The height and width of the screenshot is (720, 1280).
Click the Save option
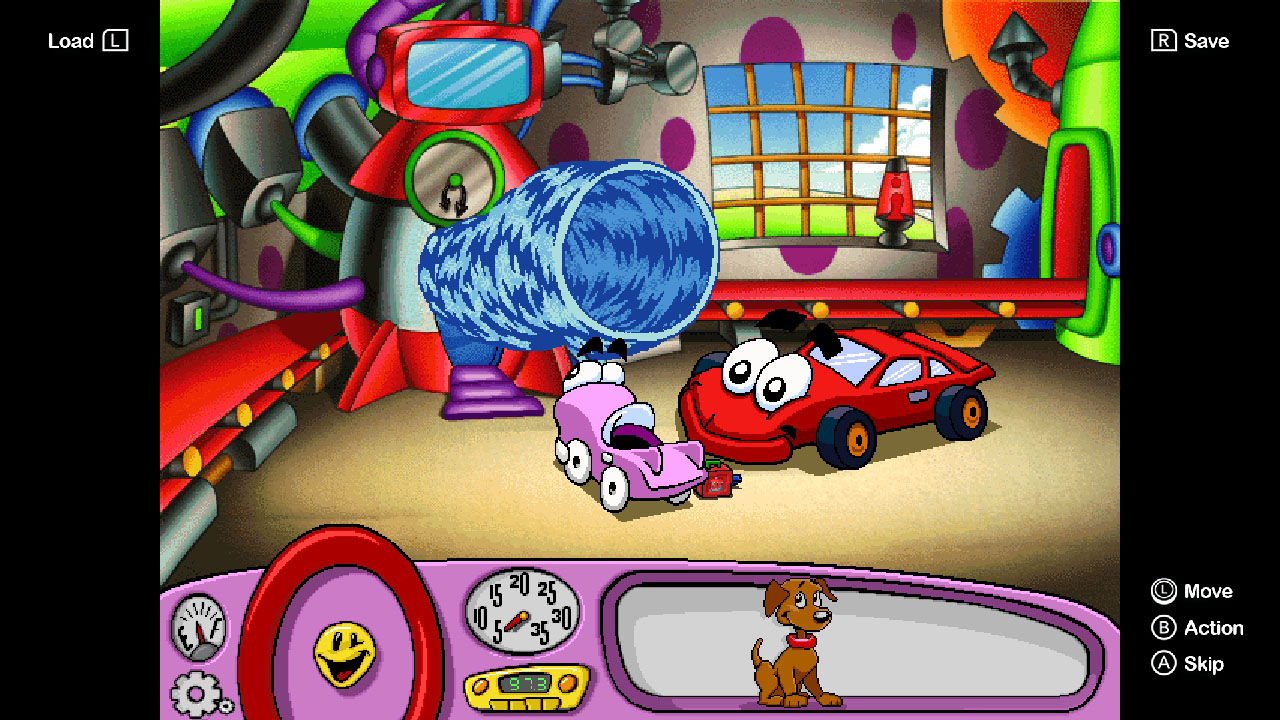(1191, 41)
